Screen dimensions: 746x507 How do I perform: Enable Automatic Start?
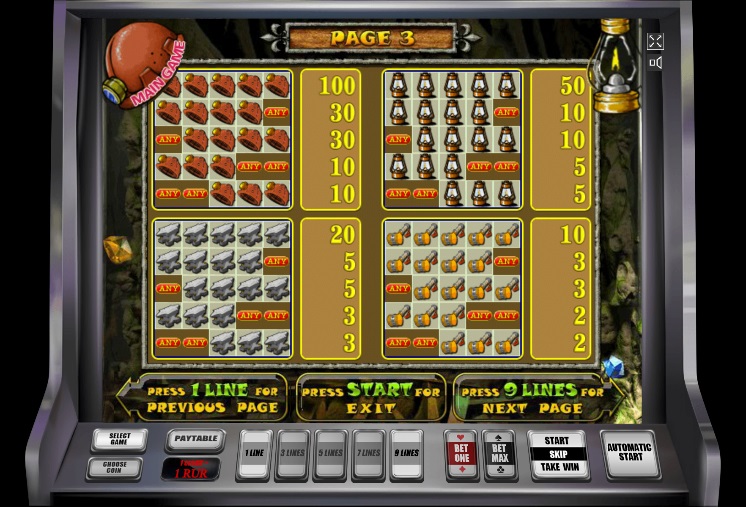628,454
